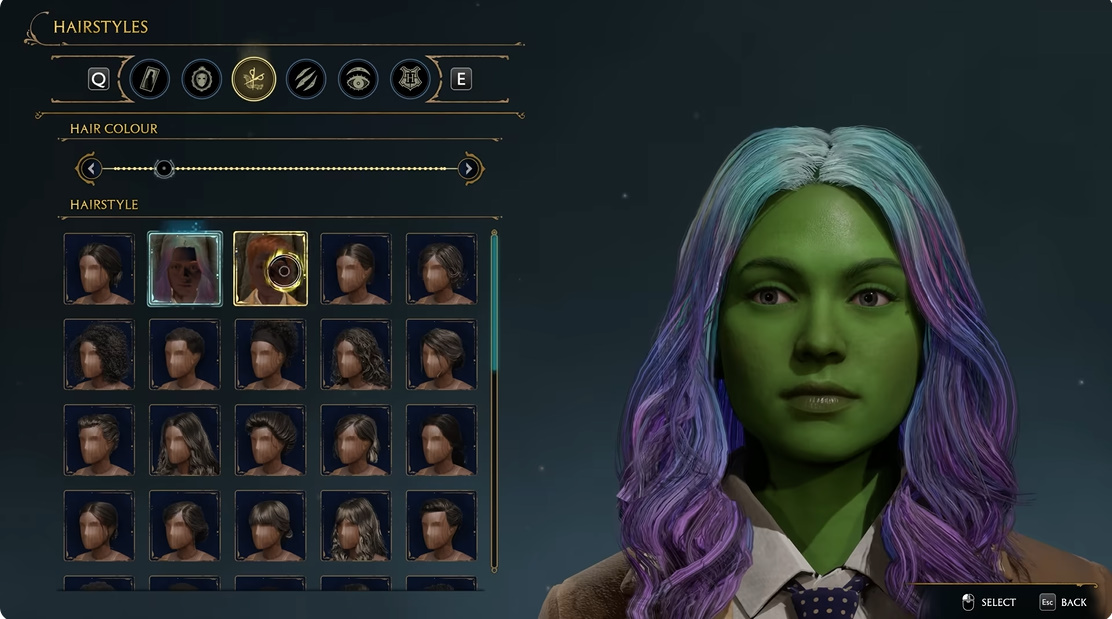This screenshot has height=619, width=1112.
Task: Switch to the face shape tab
Action: (x=202, y=79)
